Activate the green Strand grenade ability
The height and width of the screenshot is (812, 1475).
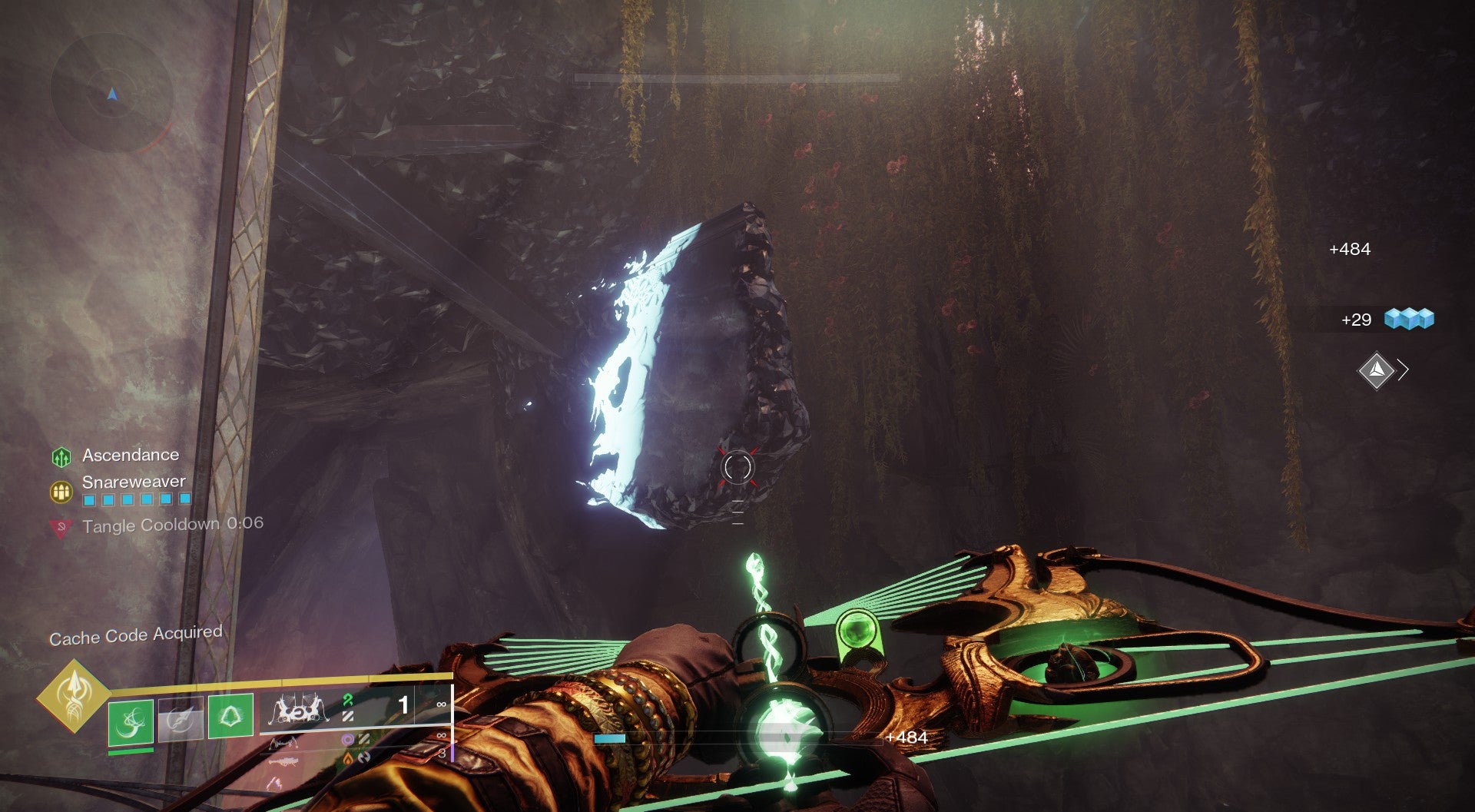[131, 722]
